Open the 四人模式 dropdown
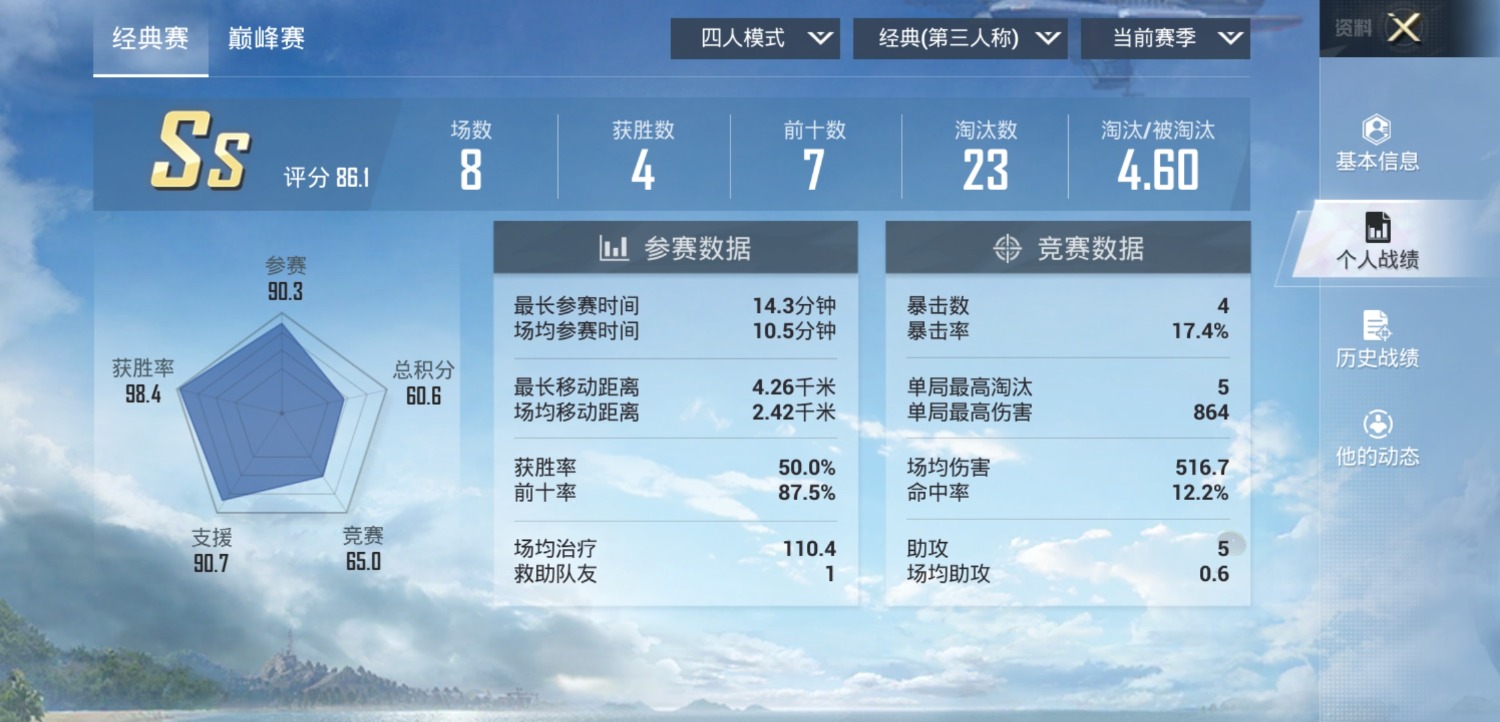The height and width of the screenshot is (722, 1500). [x=755, y=39]
